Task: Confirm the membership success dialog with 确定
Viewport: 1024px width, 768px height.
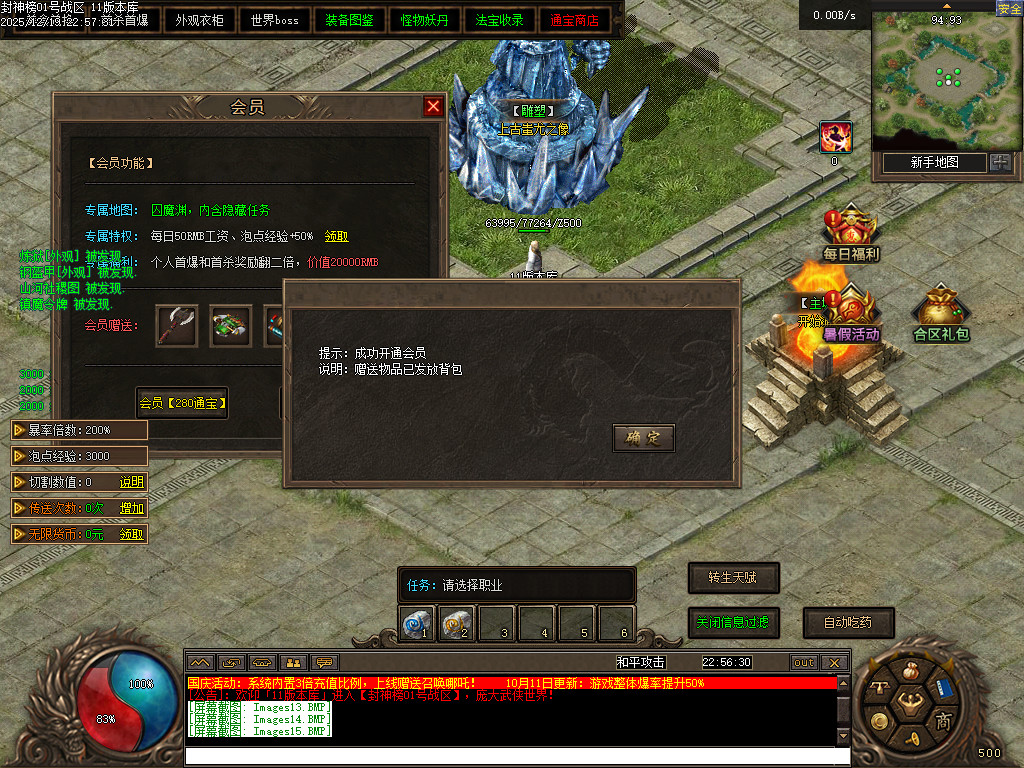Action: point(643,438)
